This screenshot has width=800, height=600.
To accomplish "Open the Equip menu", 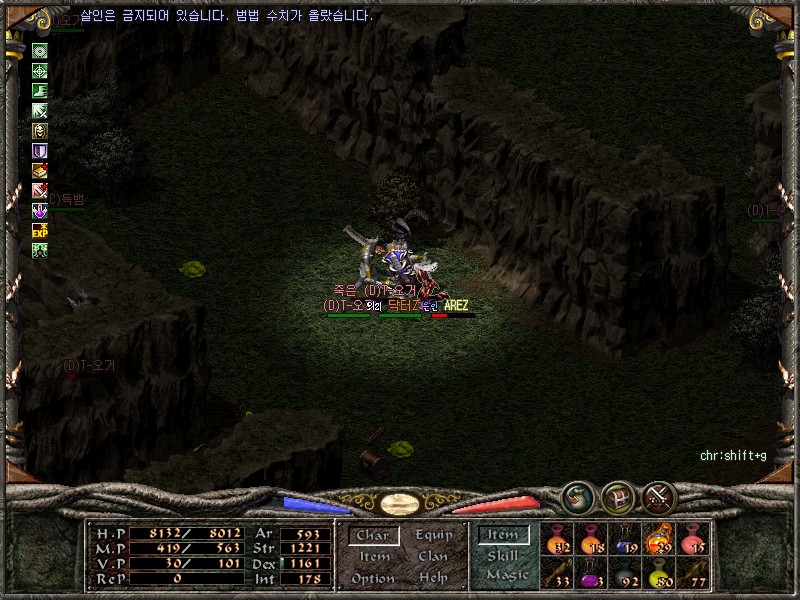I will click(433, 536).
